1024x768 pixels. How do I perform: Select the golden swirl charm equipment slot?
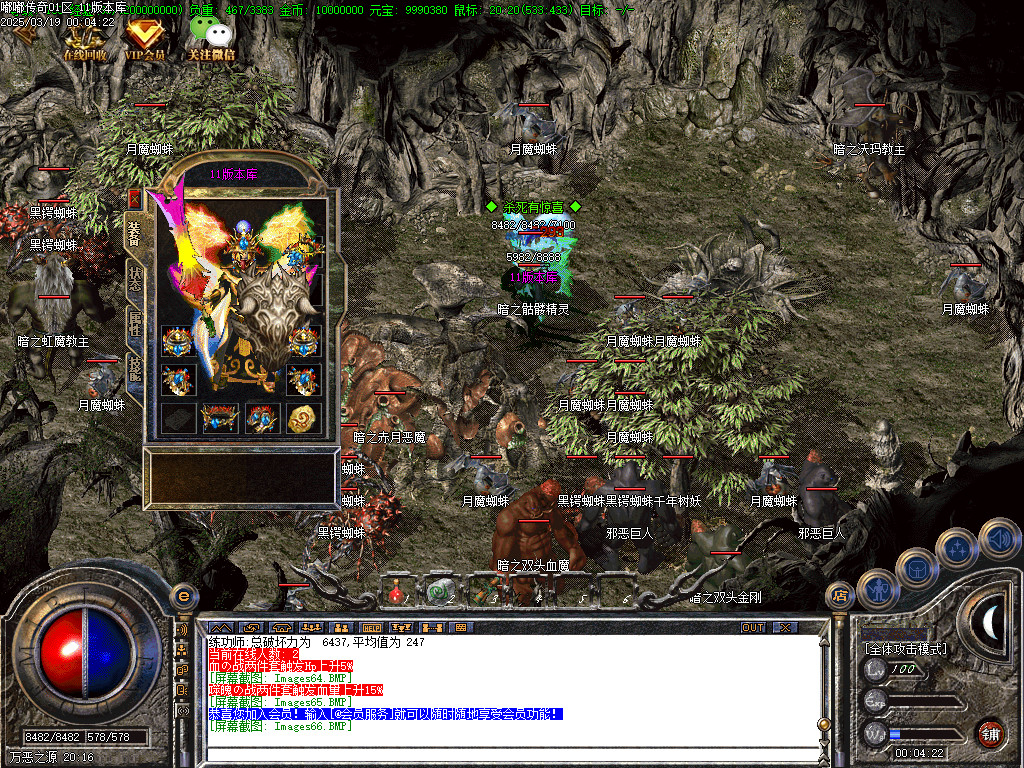[x=302, y=418]
